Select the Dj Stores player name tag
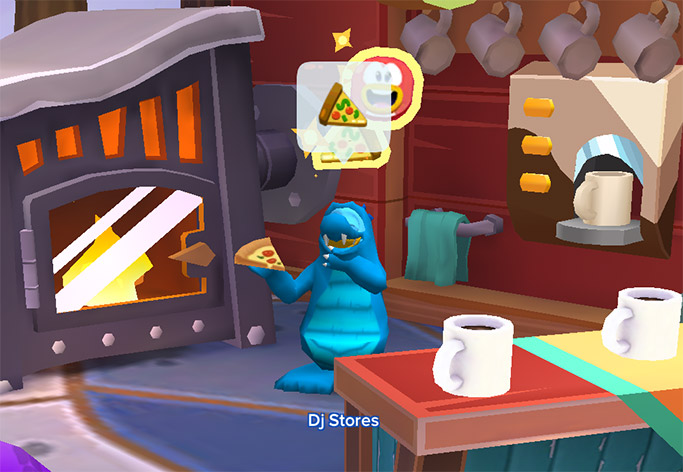Viewport: 683px width, 472px height. [x=343, y=420]
